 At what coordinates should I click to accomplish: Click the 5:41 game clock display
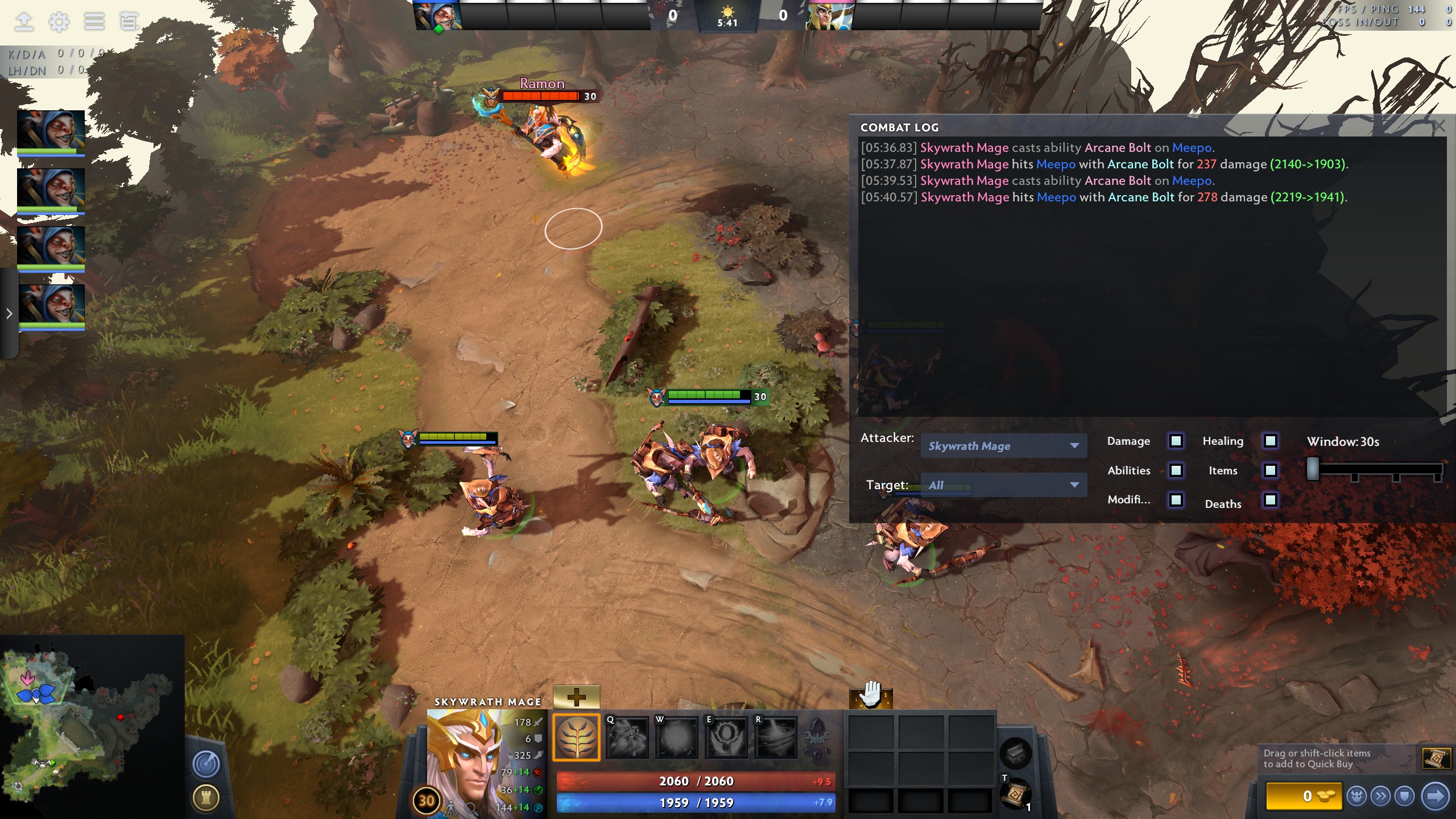(x=727, y=23)
